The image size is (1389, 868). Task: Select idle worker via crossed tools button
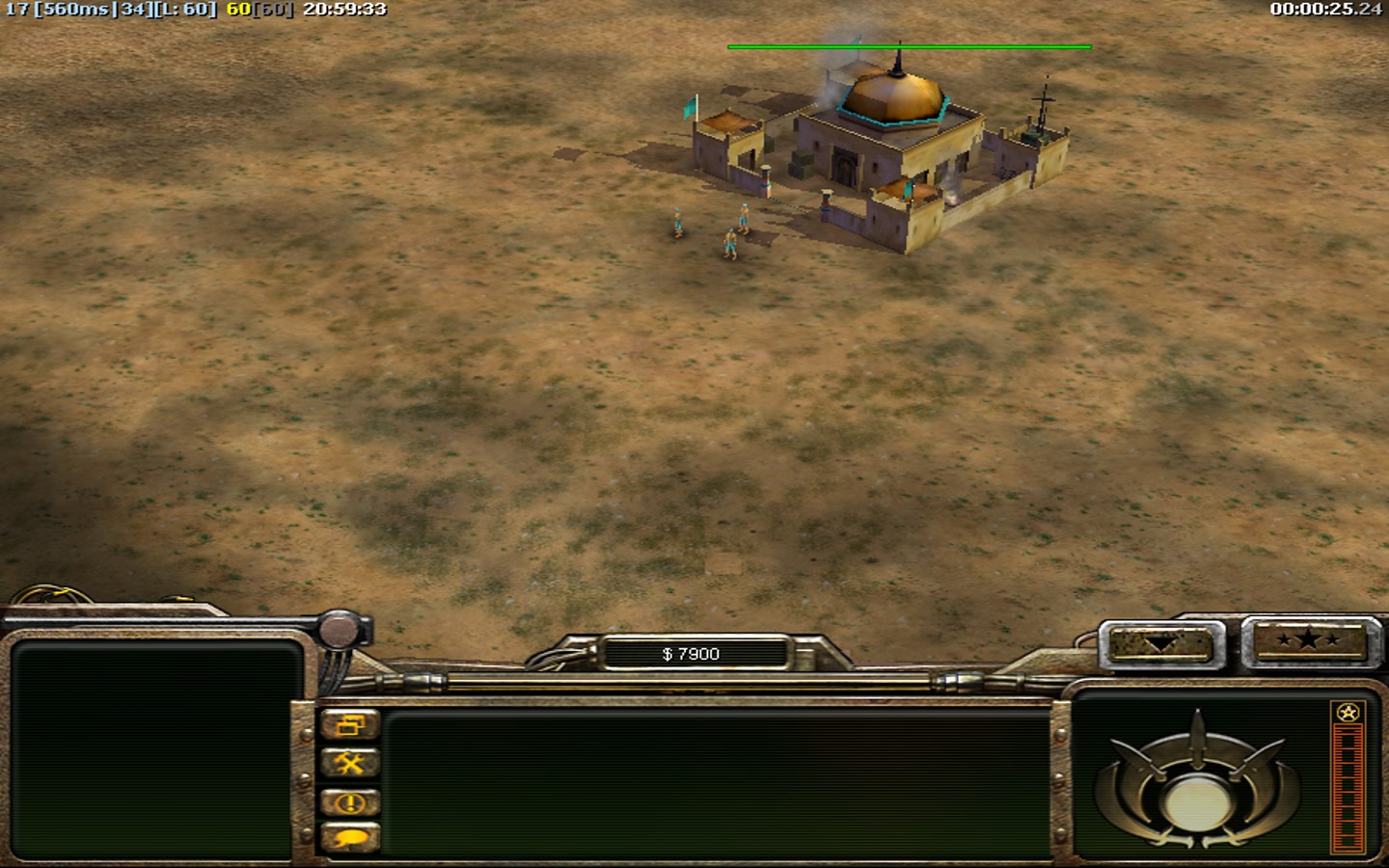coord(349,764)
